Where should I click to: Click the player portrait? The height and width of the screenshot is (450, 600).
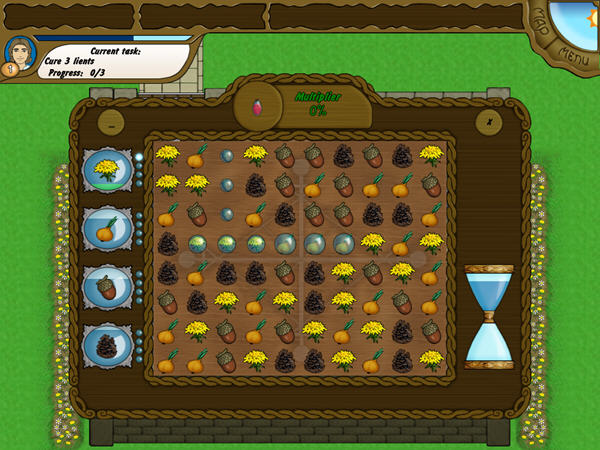(19, 55)
